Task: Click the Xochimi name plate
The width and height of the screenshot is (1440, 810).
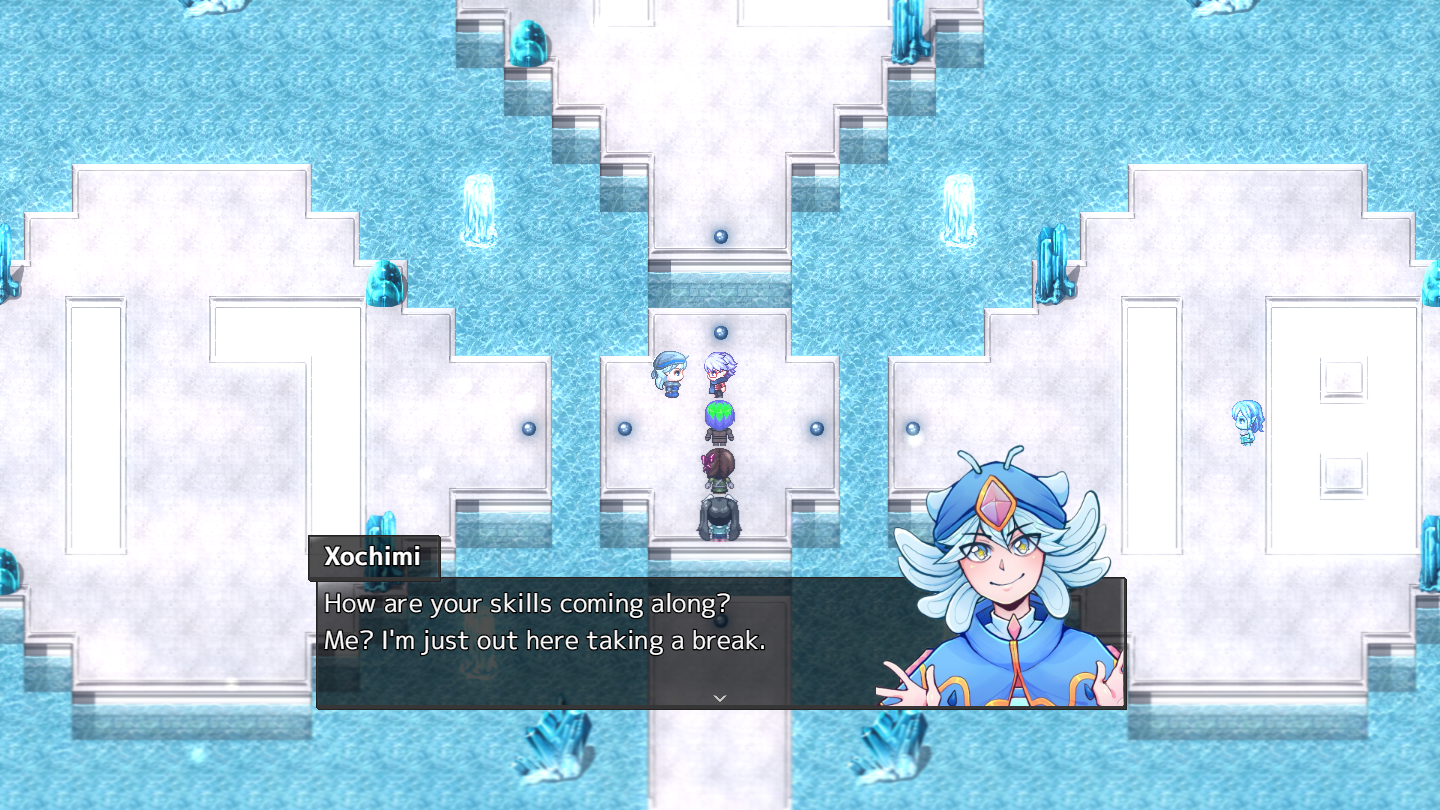Action: (x=373, y=558)
